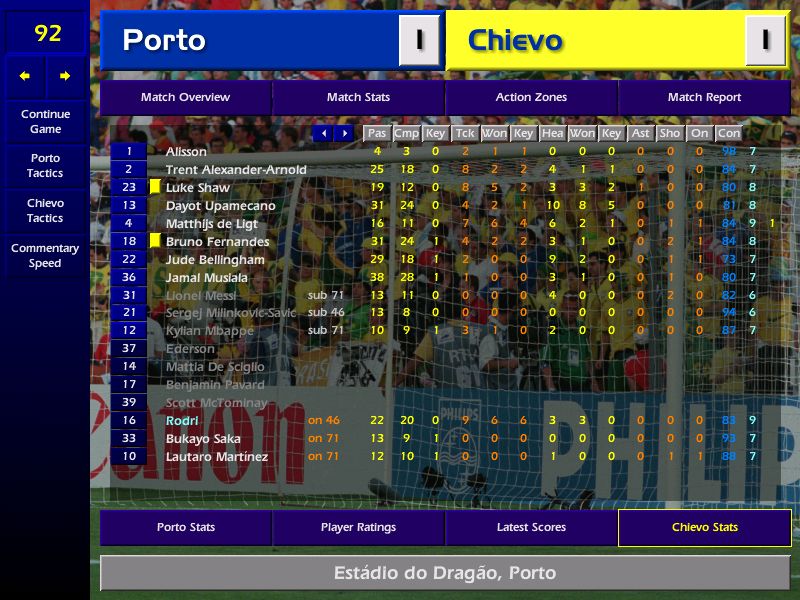Continue the game
800x600 pixels.
45,121
